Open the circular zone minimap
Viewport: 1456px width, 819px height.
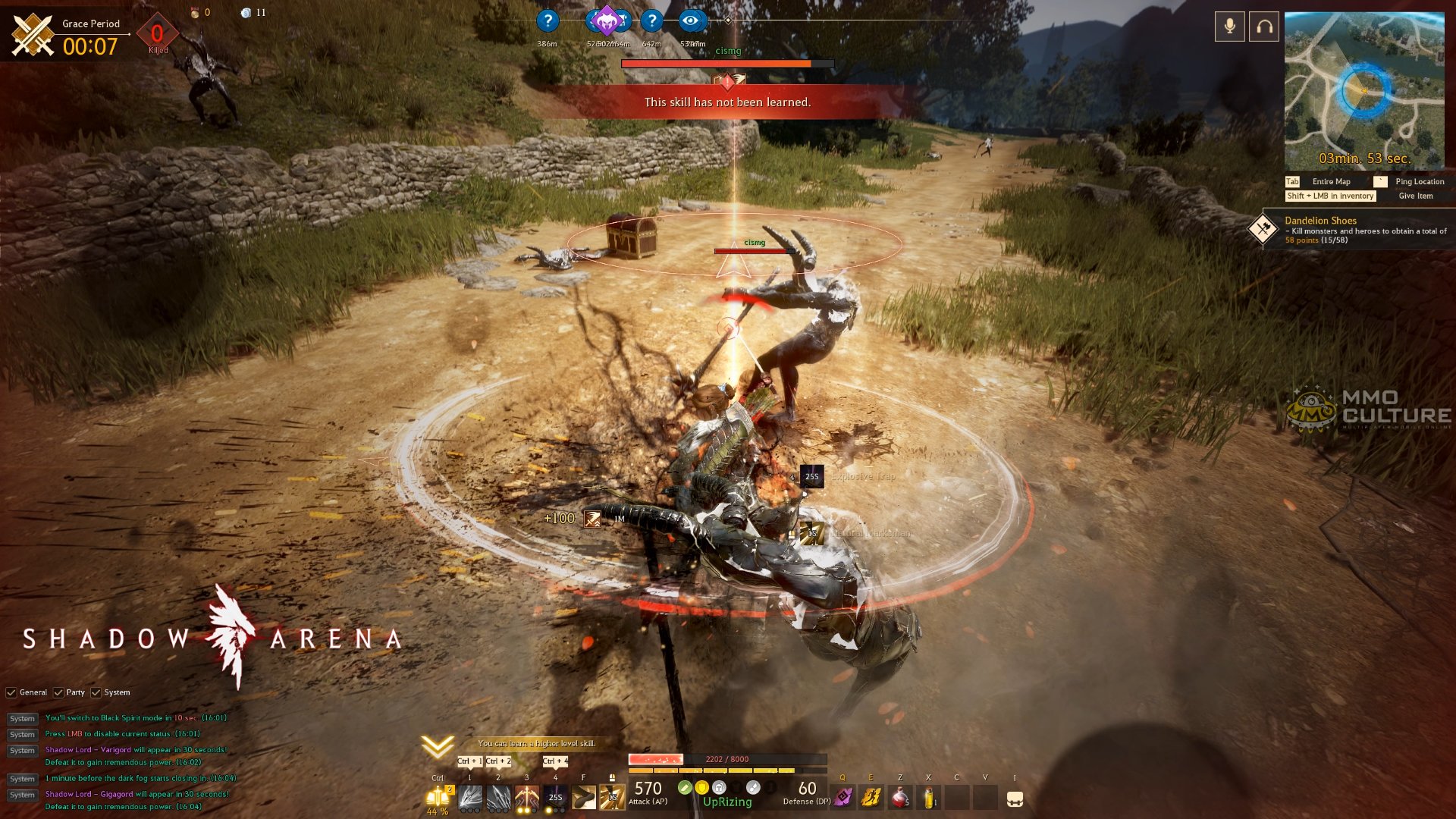tap(1363, 90)
